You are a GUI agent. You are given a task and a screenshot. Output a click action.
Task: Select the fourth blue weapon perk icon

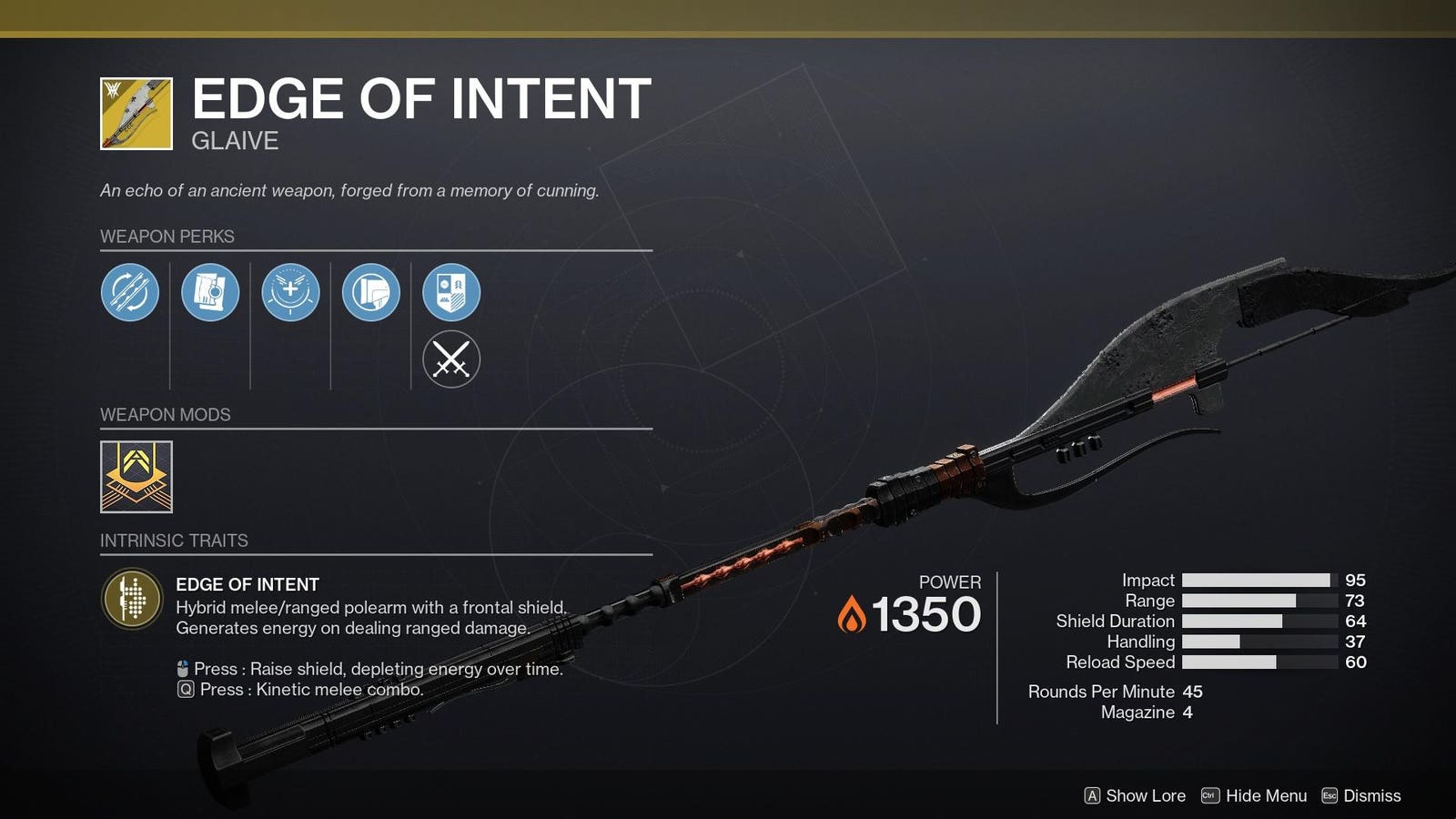[370, 292]
